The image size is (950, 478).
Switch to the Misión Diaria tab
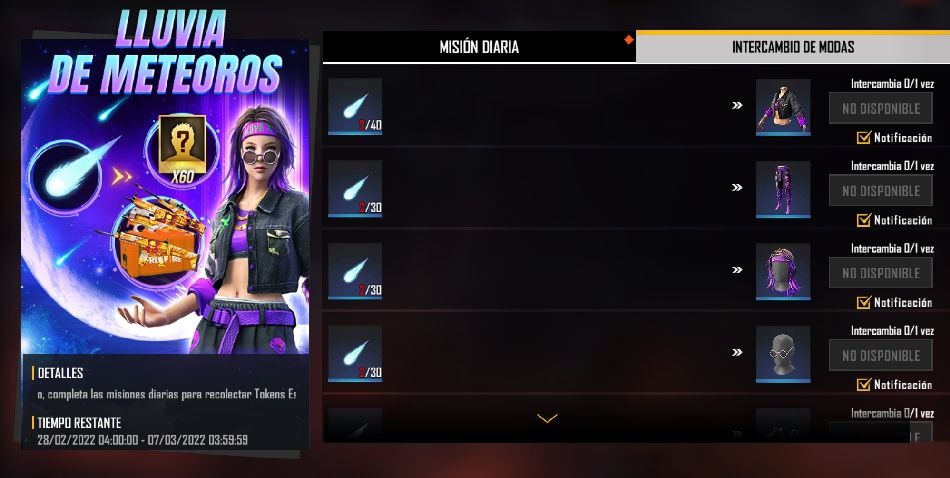[x=479, y=47]
